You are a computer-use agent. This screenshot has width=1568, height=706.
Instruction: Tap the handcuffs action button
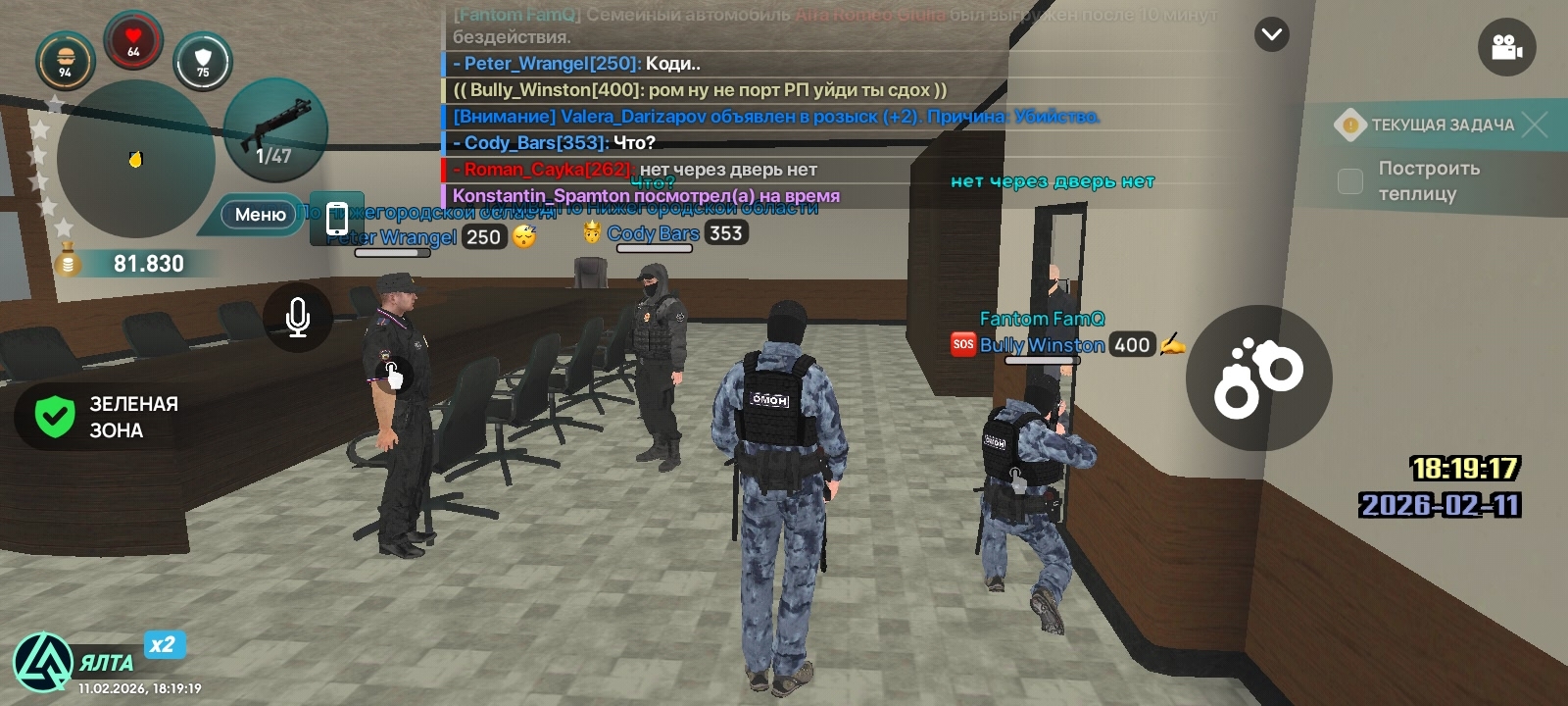point(1258,378)
